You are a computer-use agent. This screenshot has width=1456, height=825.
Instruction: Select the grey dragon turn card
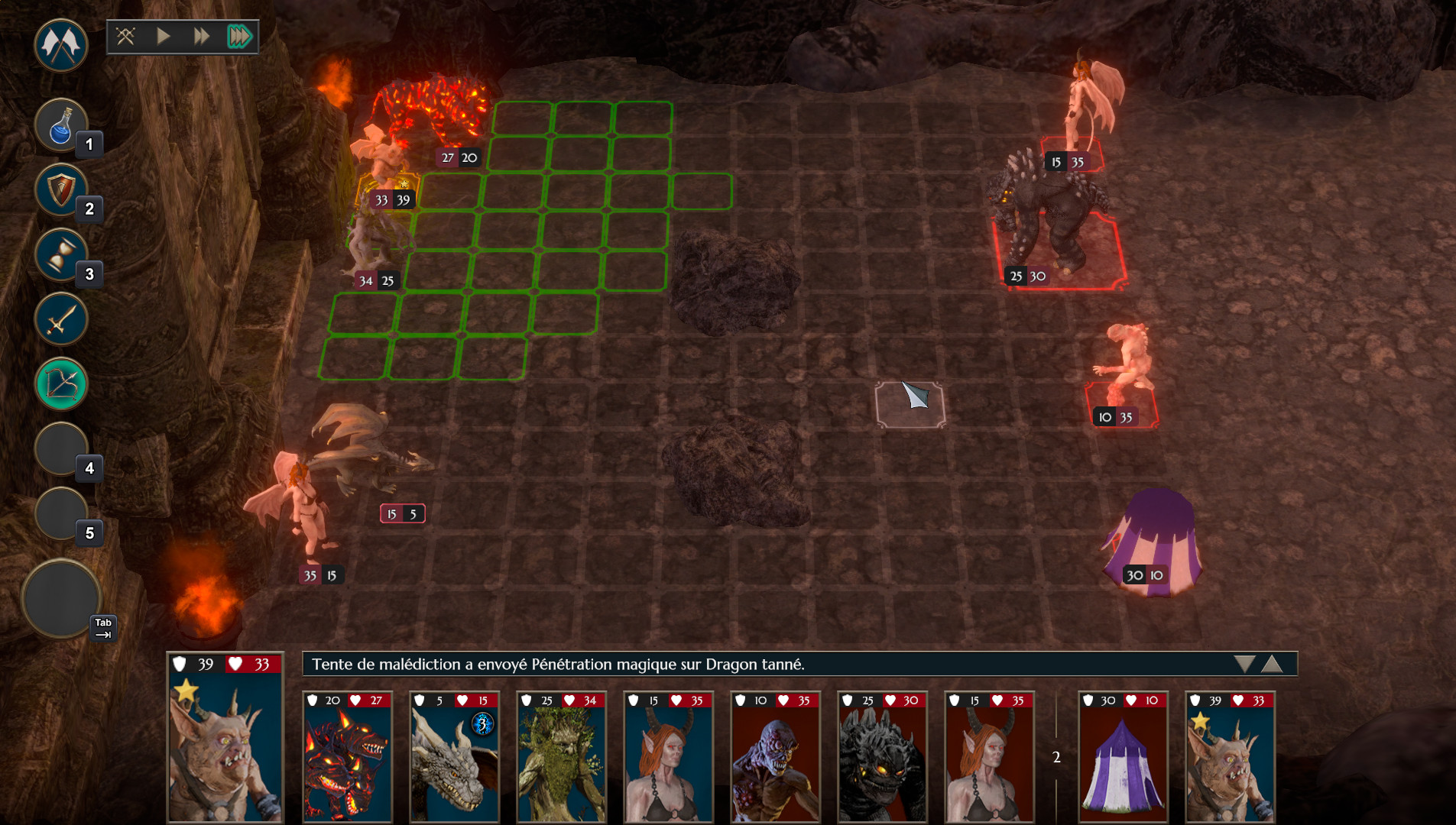(454, 756)
